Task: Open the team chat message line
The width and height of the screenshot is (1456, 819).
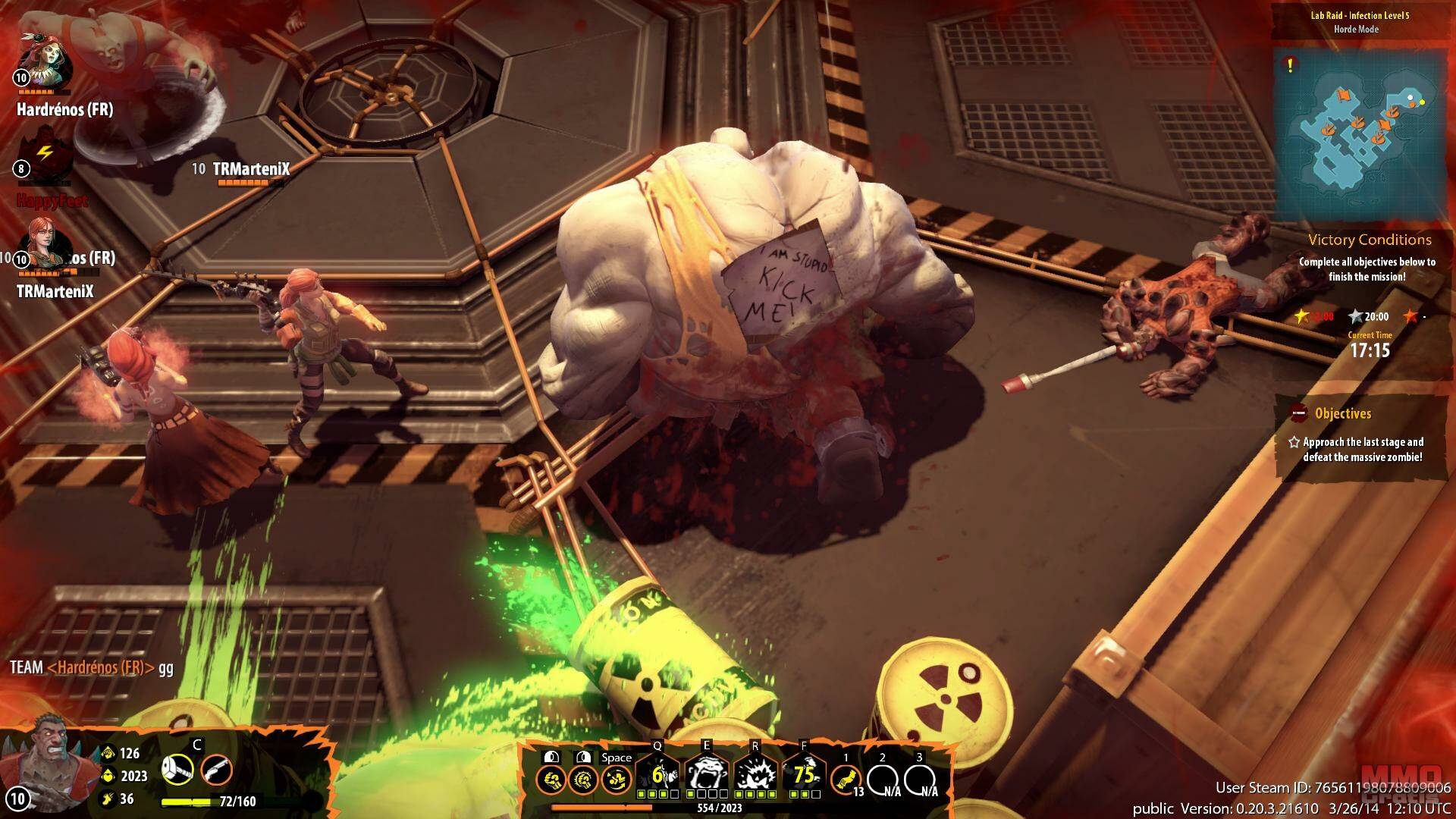Action: click(92, 668)
